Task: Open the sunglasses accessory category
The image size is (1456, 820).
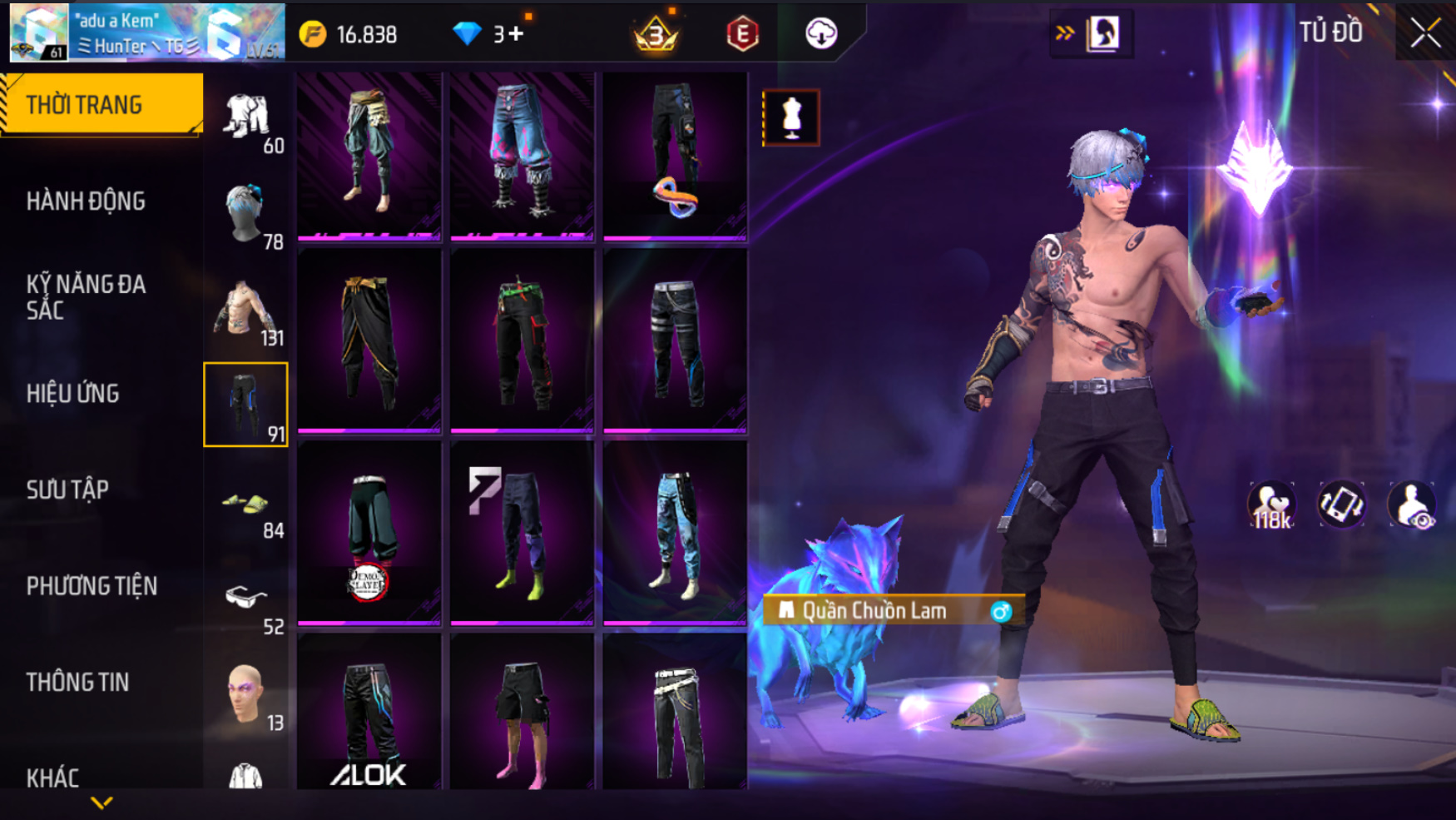Action: (246, 599)
